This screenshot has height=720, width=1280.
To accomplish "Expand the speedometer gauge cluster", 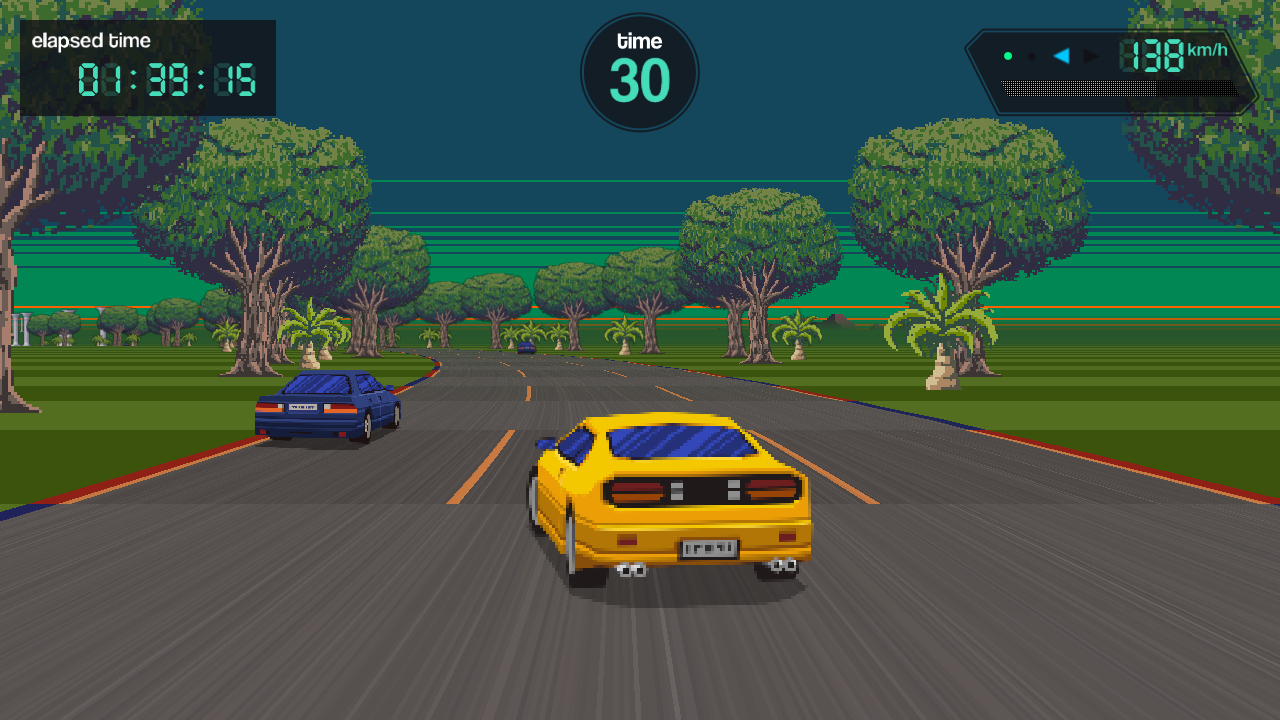I will pyautogui.click(x=1110, y=70).
